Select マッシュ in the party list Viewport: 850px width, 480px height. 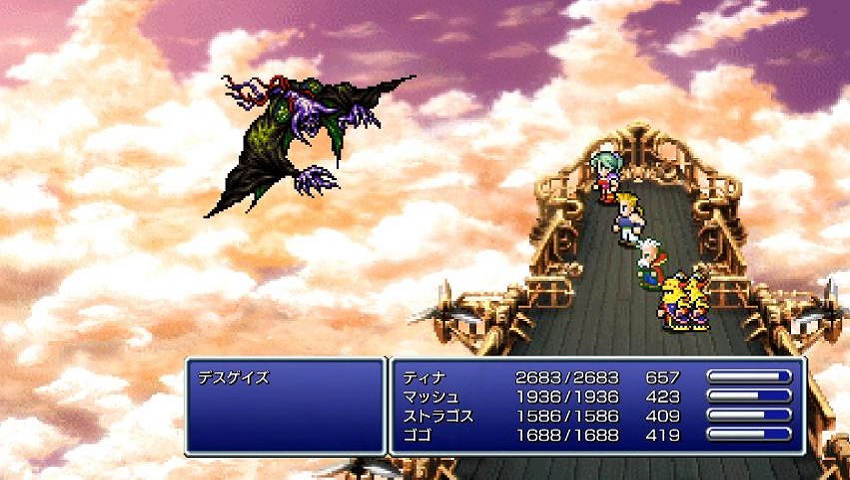tap(430, 397)
